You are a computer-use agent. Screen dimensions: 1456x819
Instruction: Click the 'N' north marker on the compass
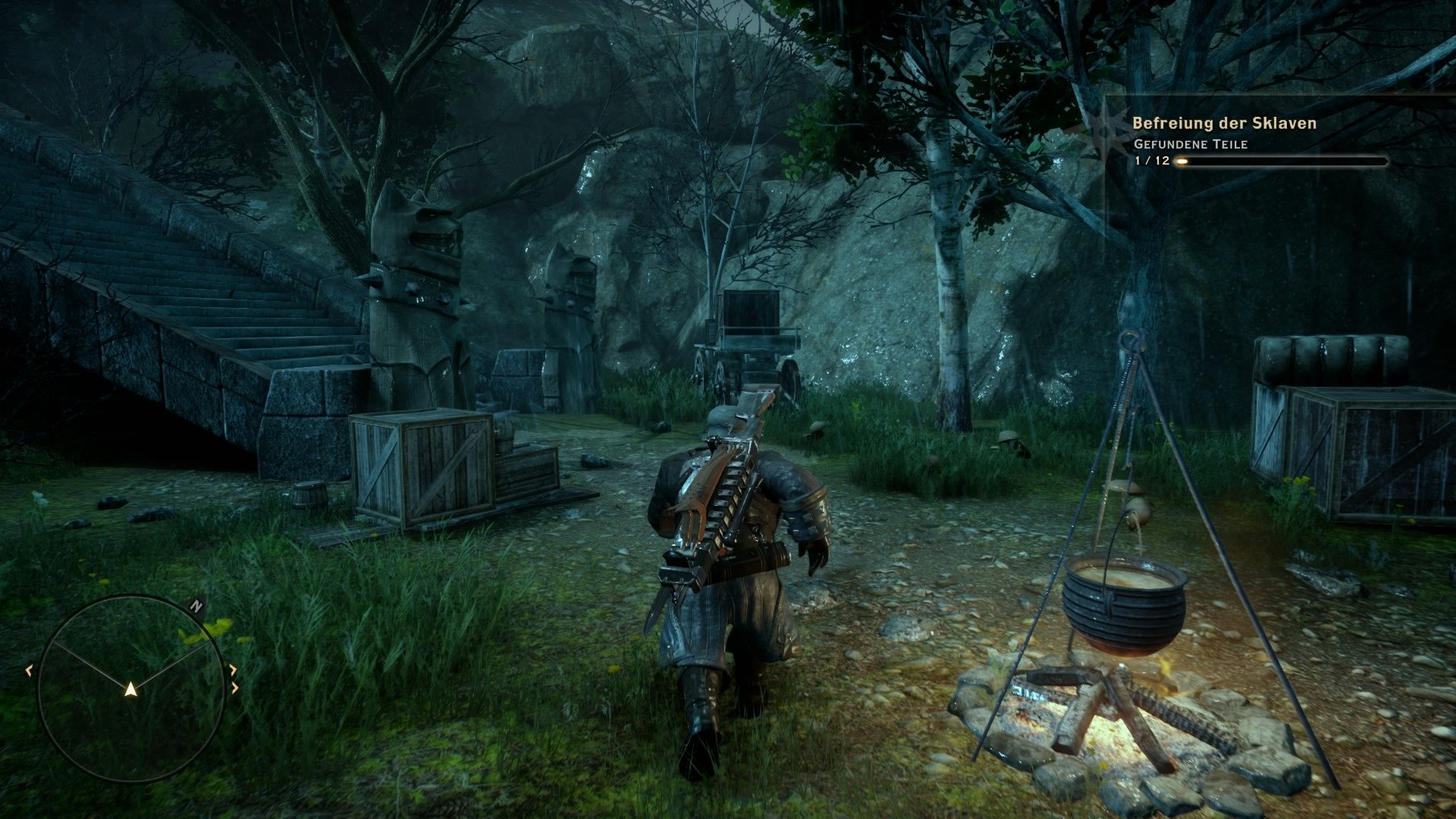[x=196, y=605]
